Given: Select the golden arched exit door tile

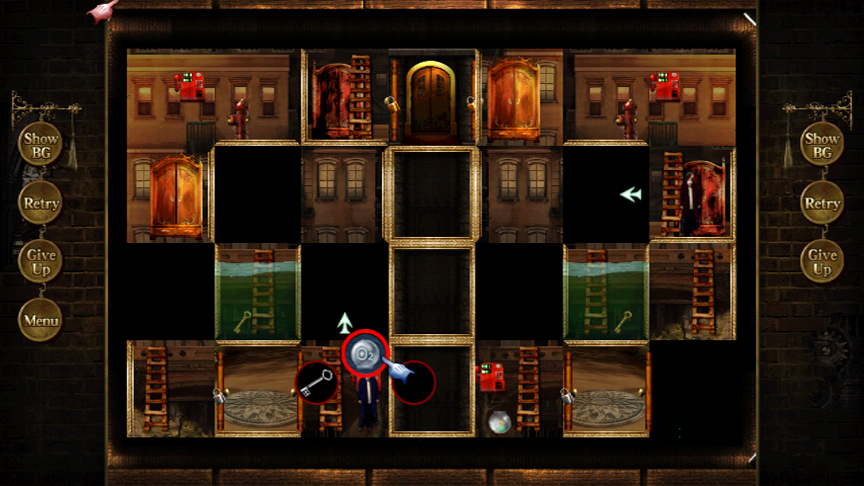Looking at the screenshot, I should tap(431, 97).
